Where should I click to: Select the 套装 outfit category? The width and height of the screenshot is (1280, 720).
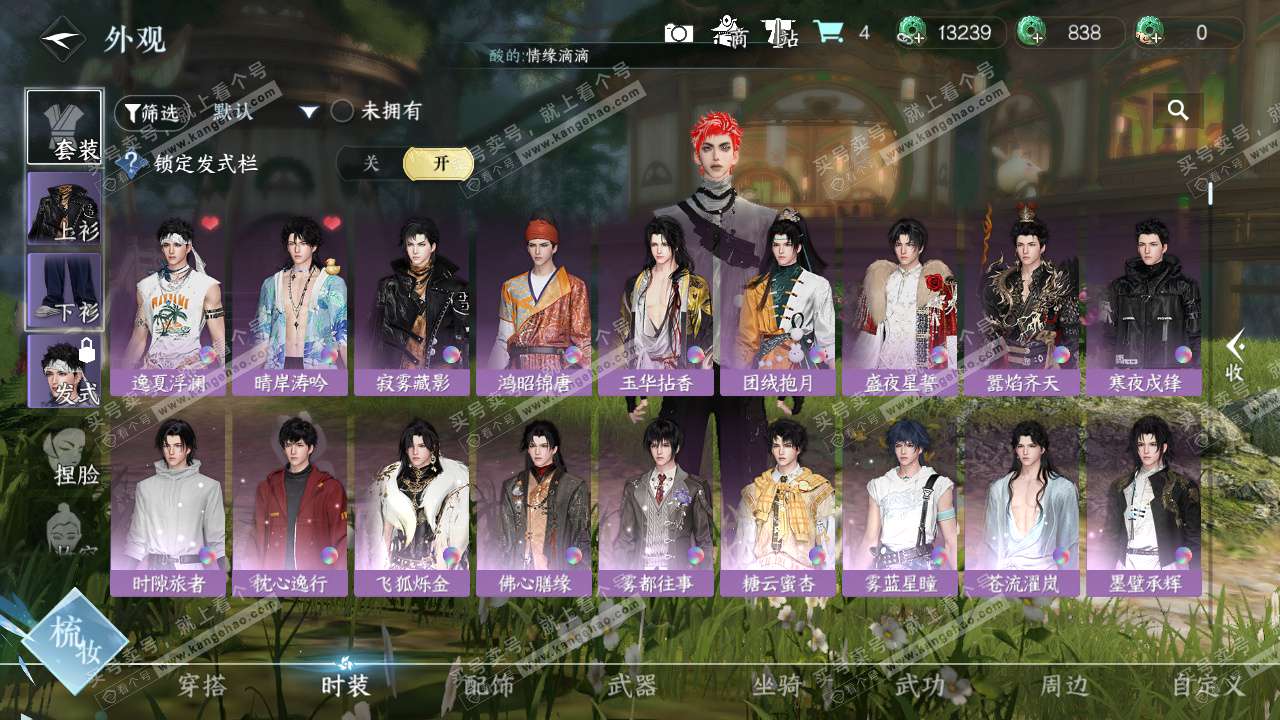tap(65, 127)
